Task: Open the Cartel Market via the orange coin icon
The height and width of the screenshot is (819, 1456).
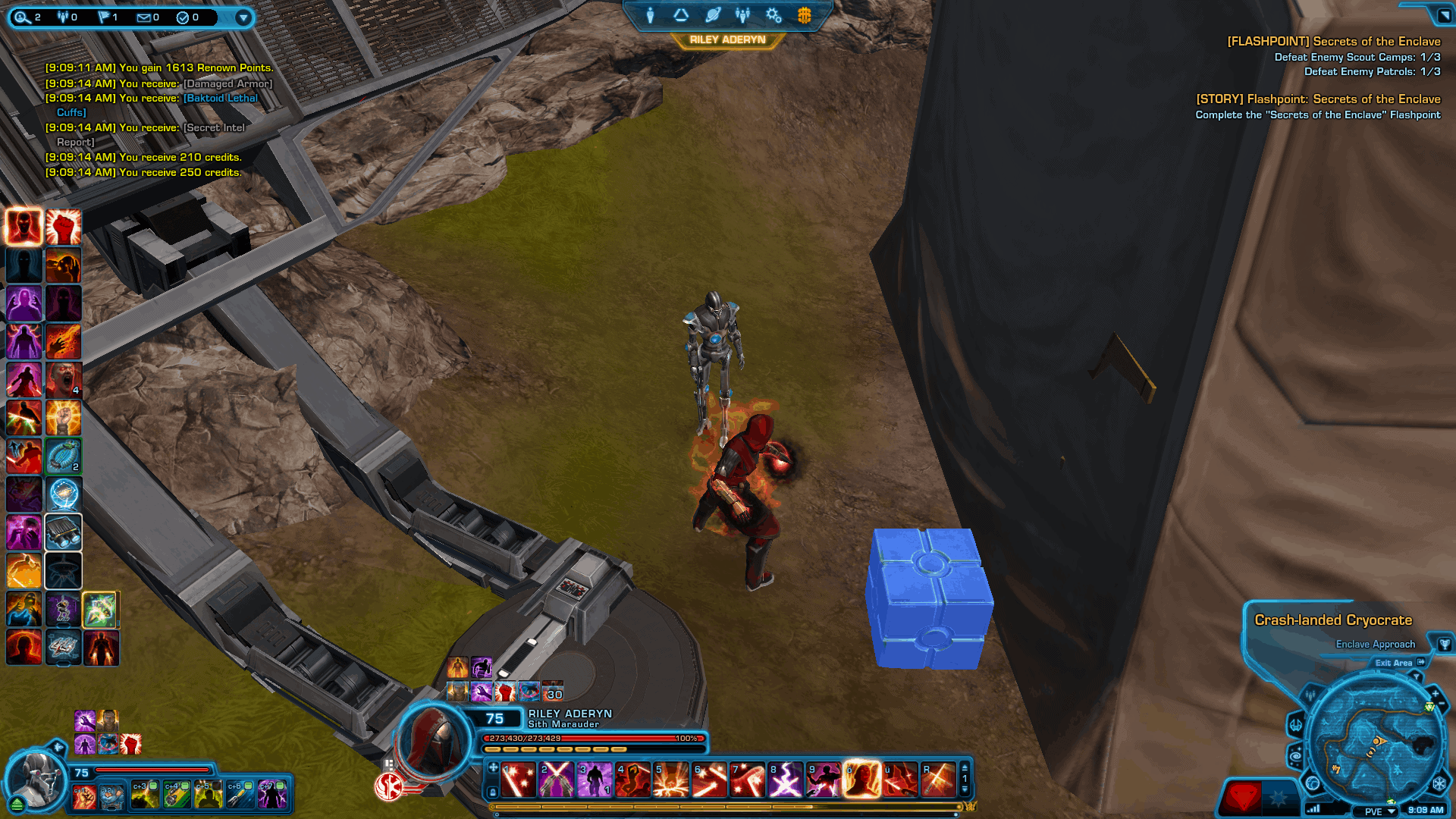Action: (802, 15)
